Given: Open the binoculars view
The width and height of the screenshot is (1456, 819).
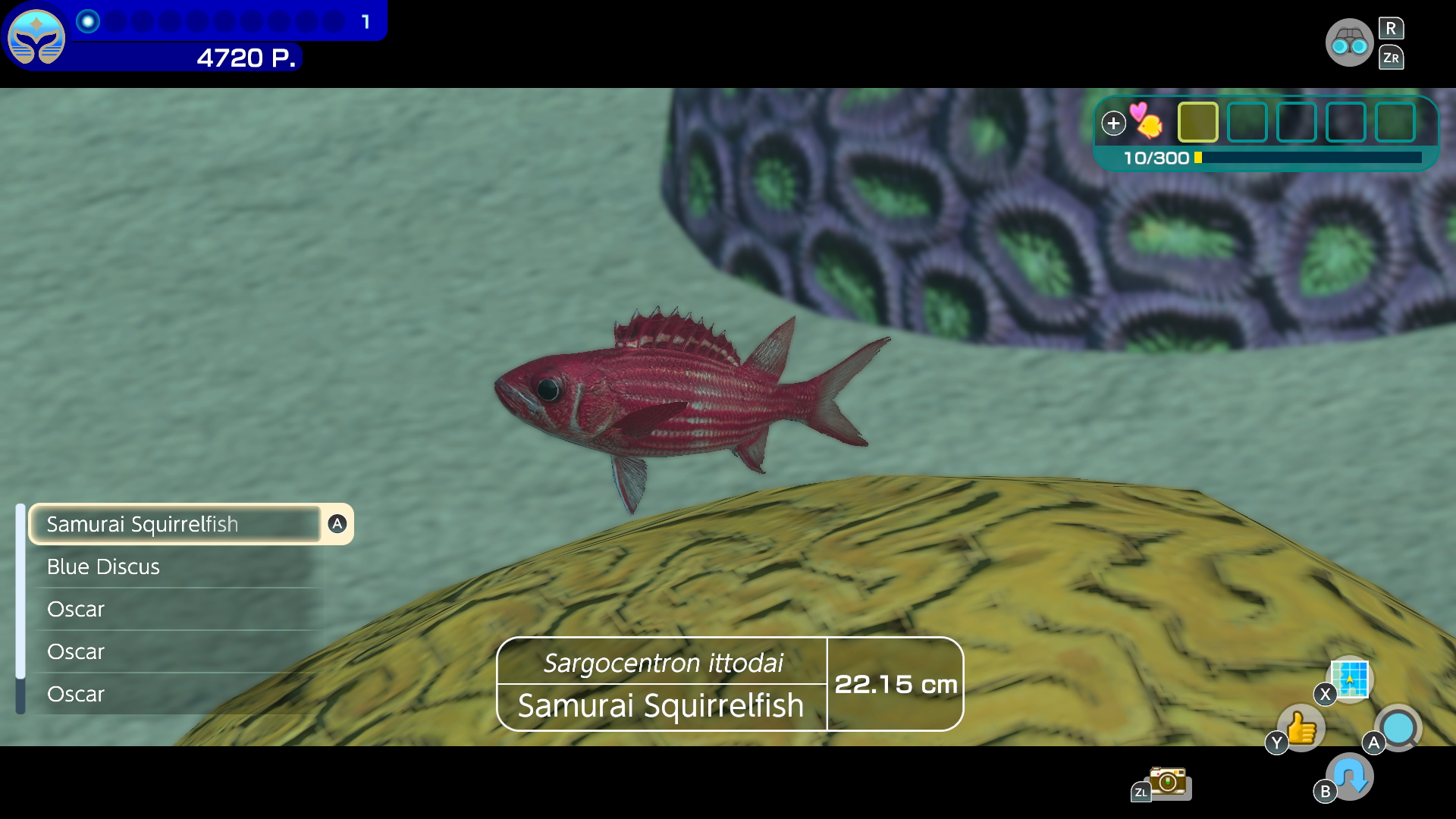Looking at the screenshot, I should pyautogui.click(x=1351, y=42).
